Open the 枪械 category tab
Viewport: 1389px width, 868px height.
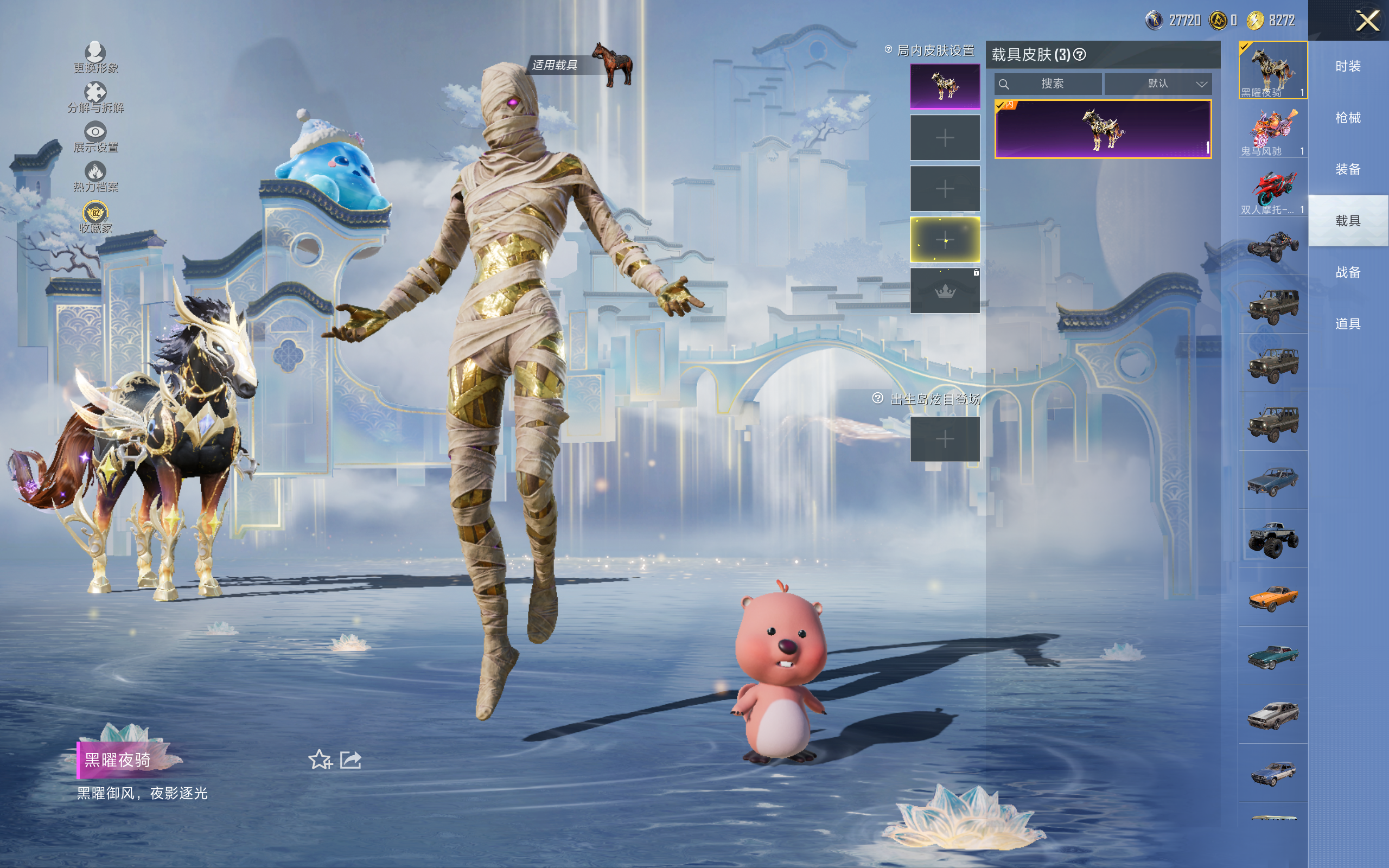coord(1348,118)
